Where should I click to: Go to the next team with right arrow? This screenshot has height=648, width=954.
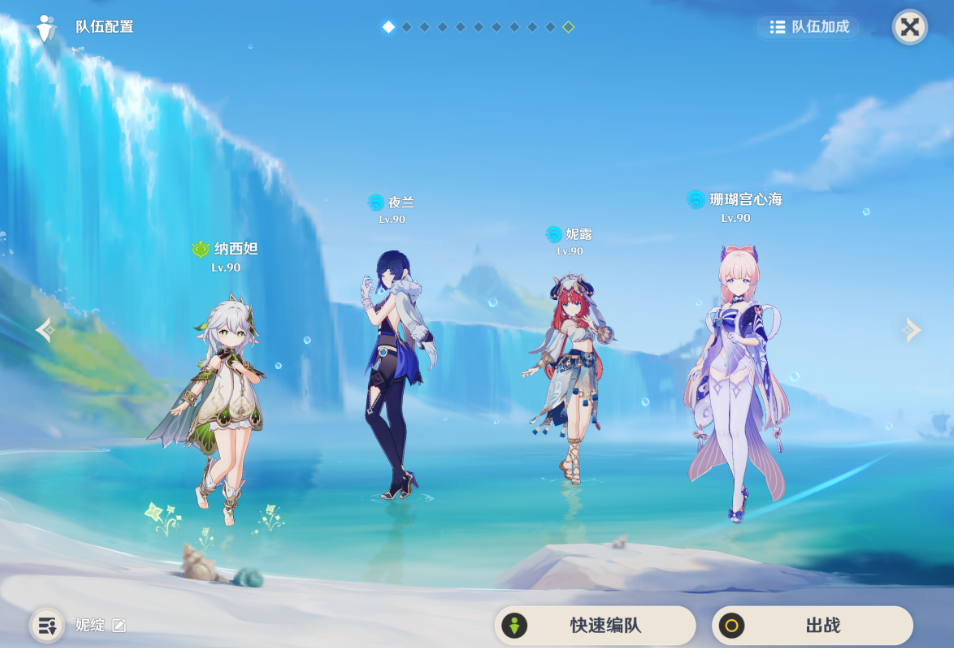(x=911, y=329)
